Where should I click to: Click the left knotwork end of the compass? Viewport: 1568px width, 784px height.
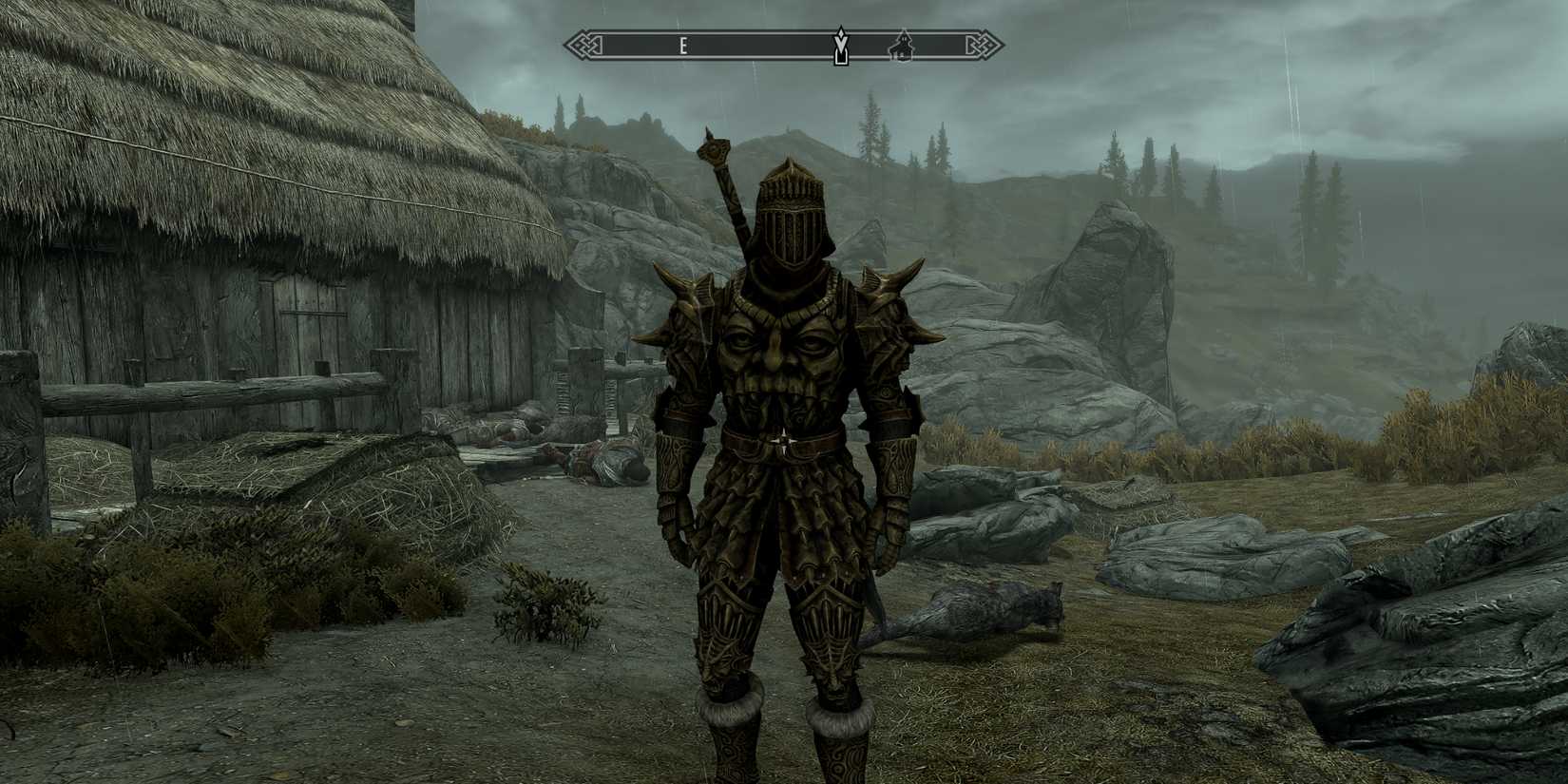point(581,43)
